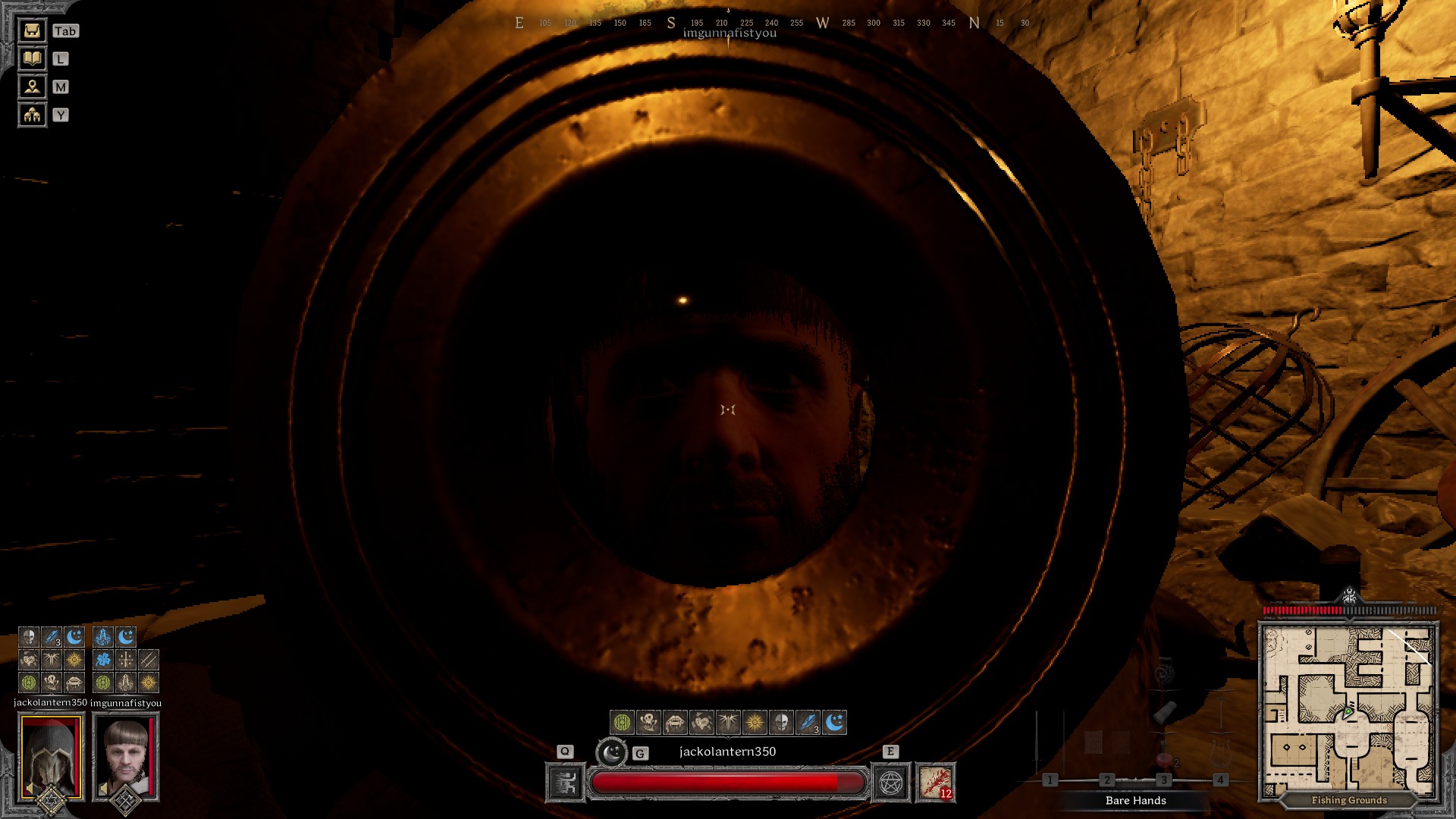Open the Spell Memory pentagram icon in the E slot
The image size is (1456, 819).
[x=892, y=783]
